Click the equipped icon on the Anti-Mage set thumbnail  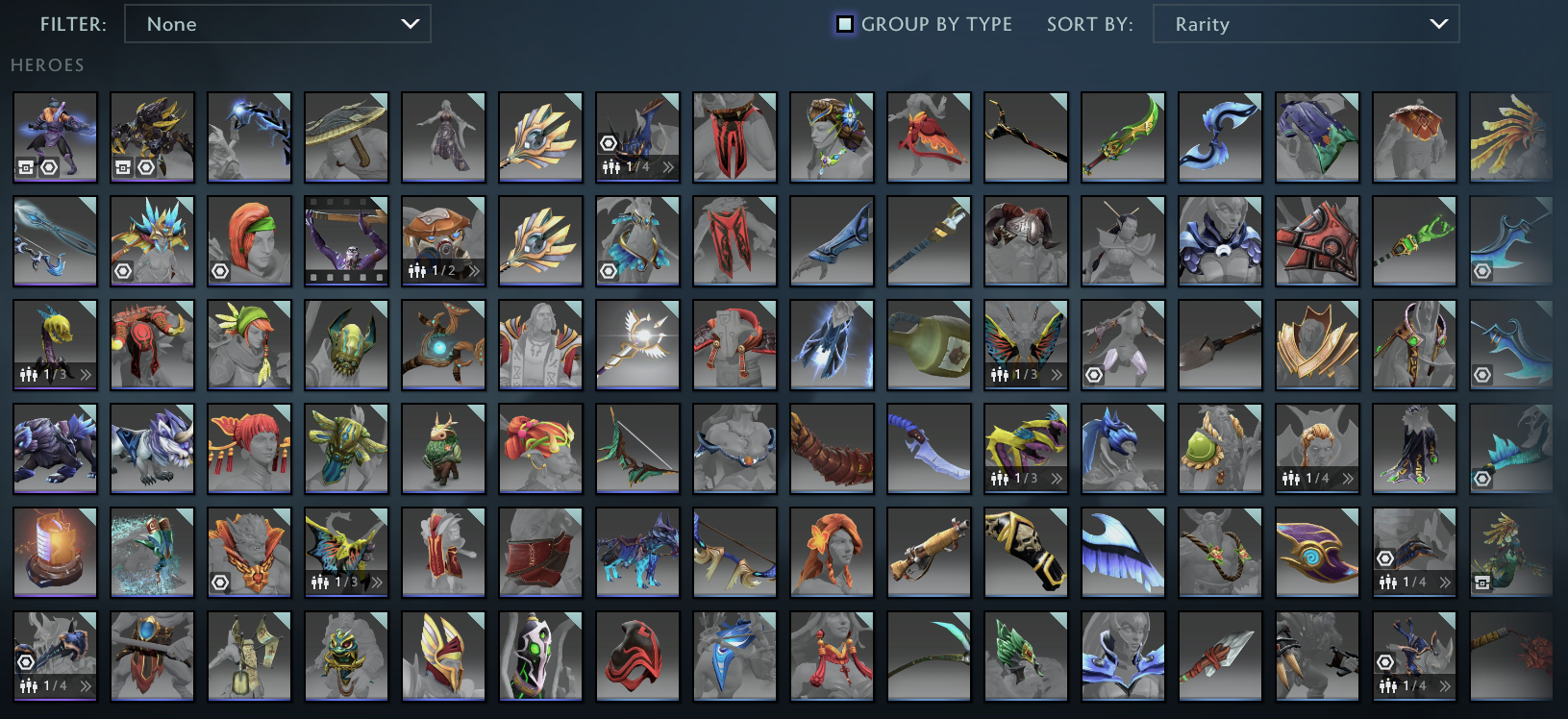tap(26, 167)
